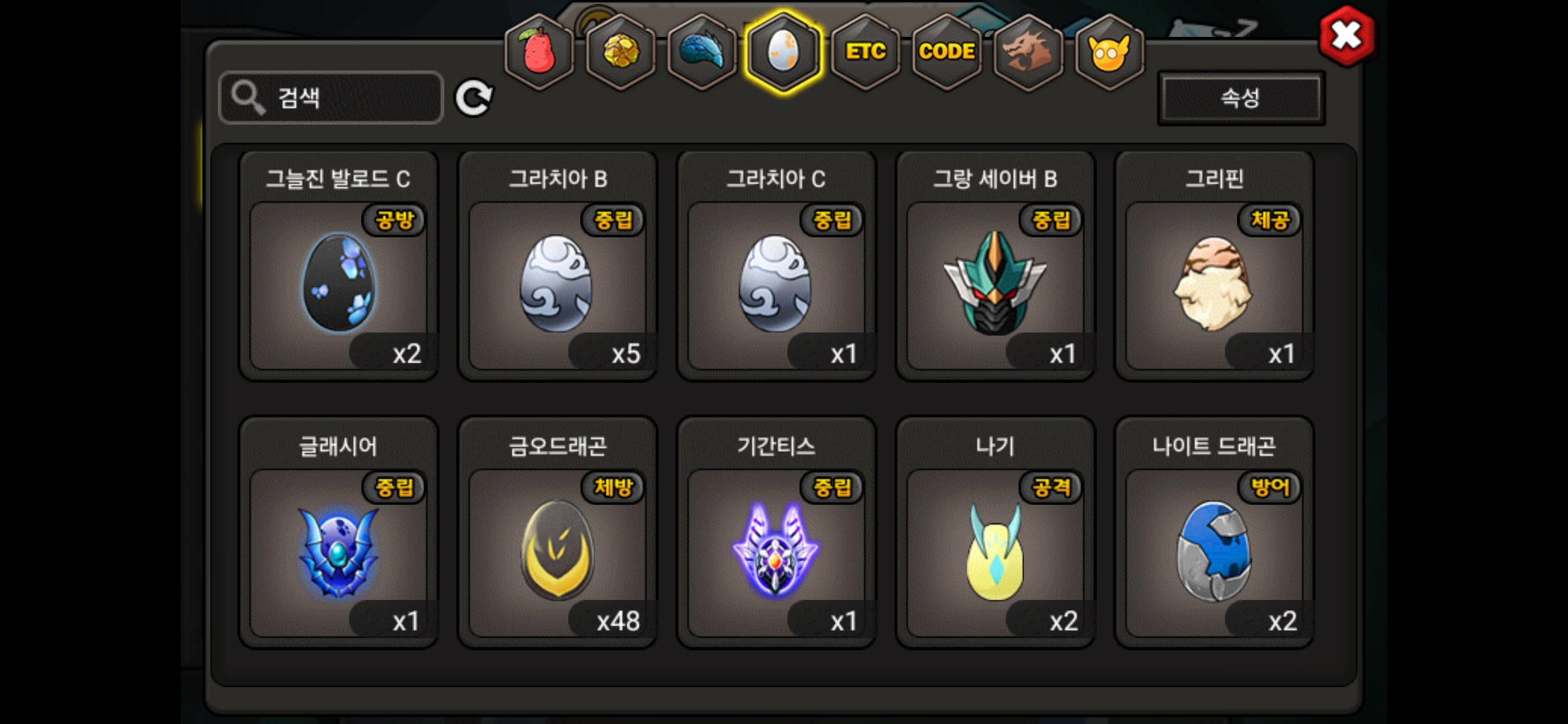1568x724 pixels.
Task: Open the 속성 attribute filter
Action: [1240, 99]
